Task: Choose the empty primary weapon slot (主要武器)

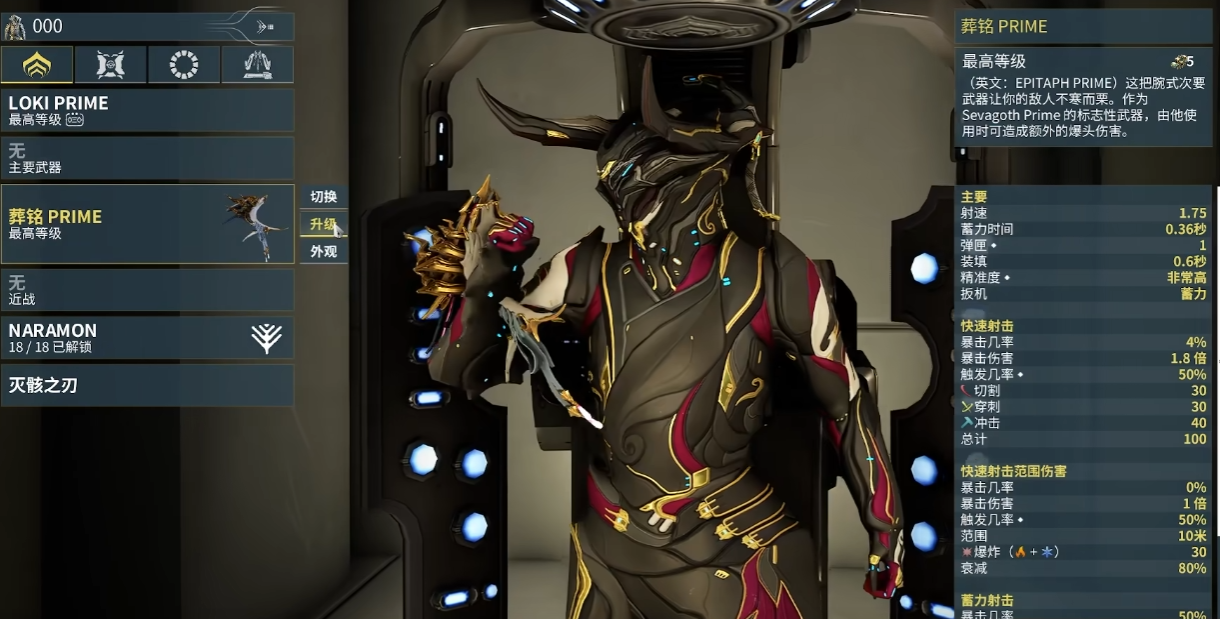Action: point(148,158)
